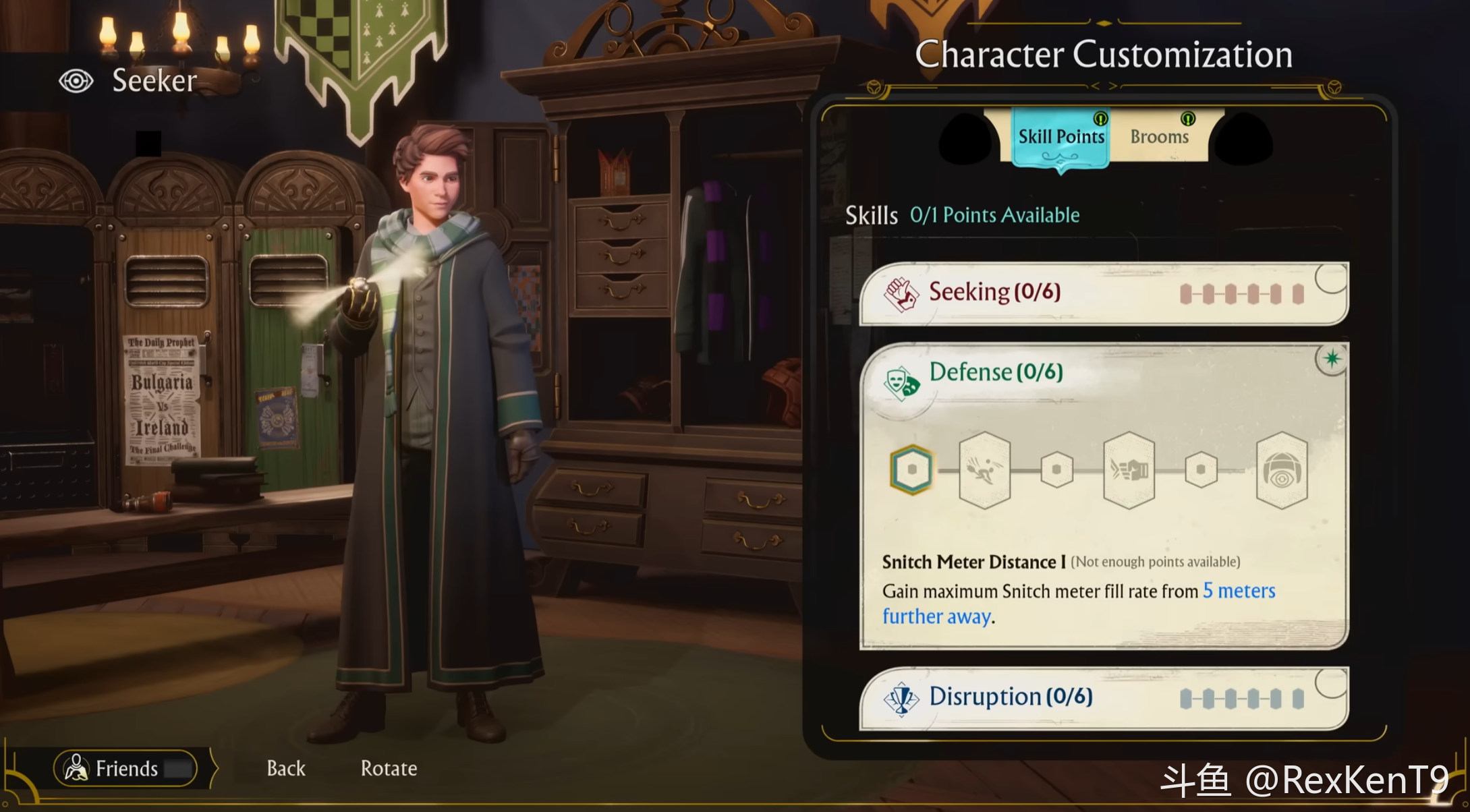Rotate the character model

click(x=389, y=768)
